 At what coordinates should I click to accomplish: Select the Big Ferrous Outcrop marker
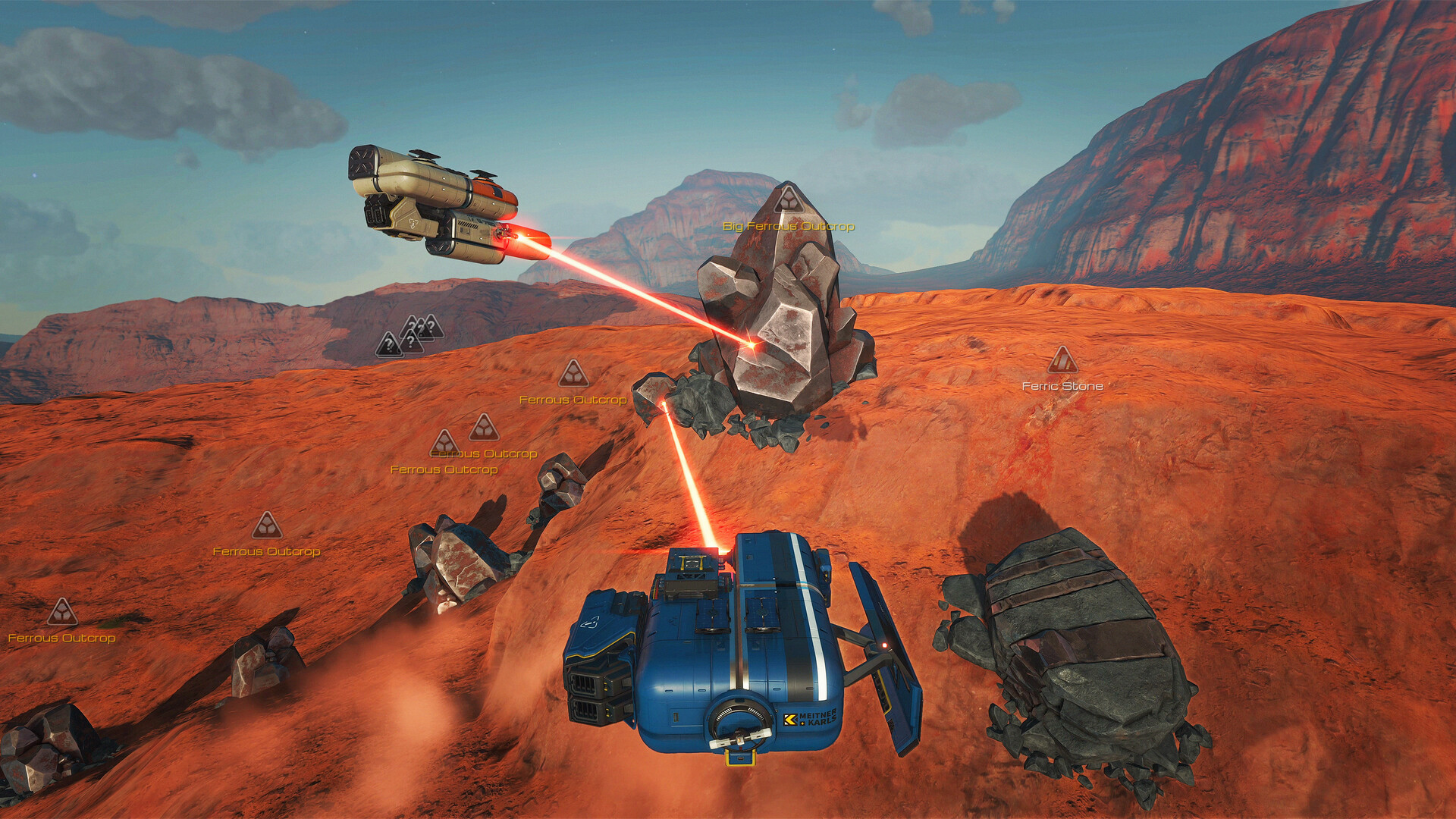789,200
